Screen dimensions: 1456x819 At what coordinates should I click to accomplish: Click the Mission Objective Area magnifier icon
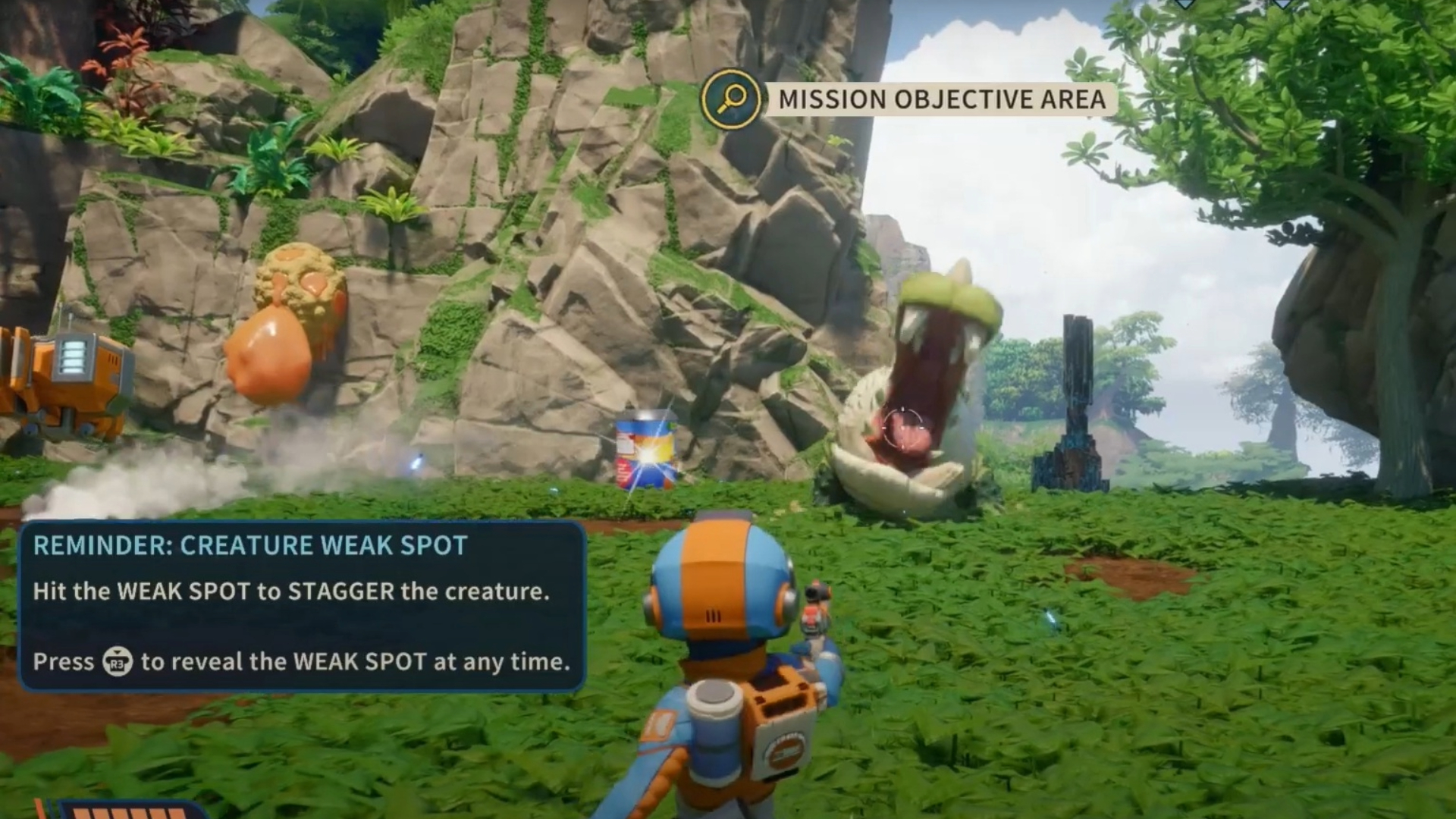731,99
